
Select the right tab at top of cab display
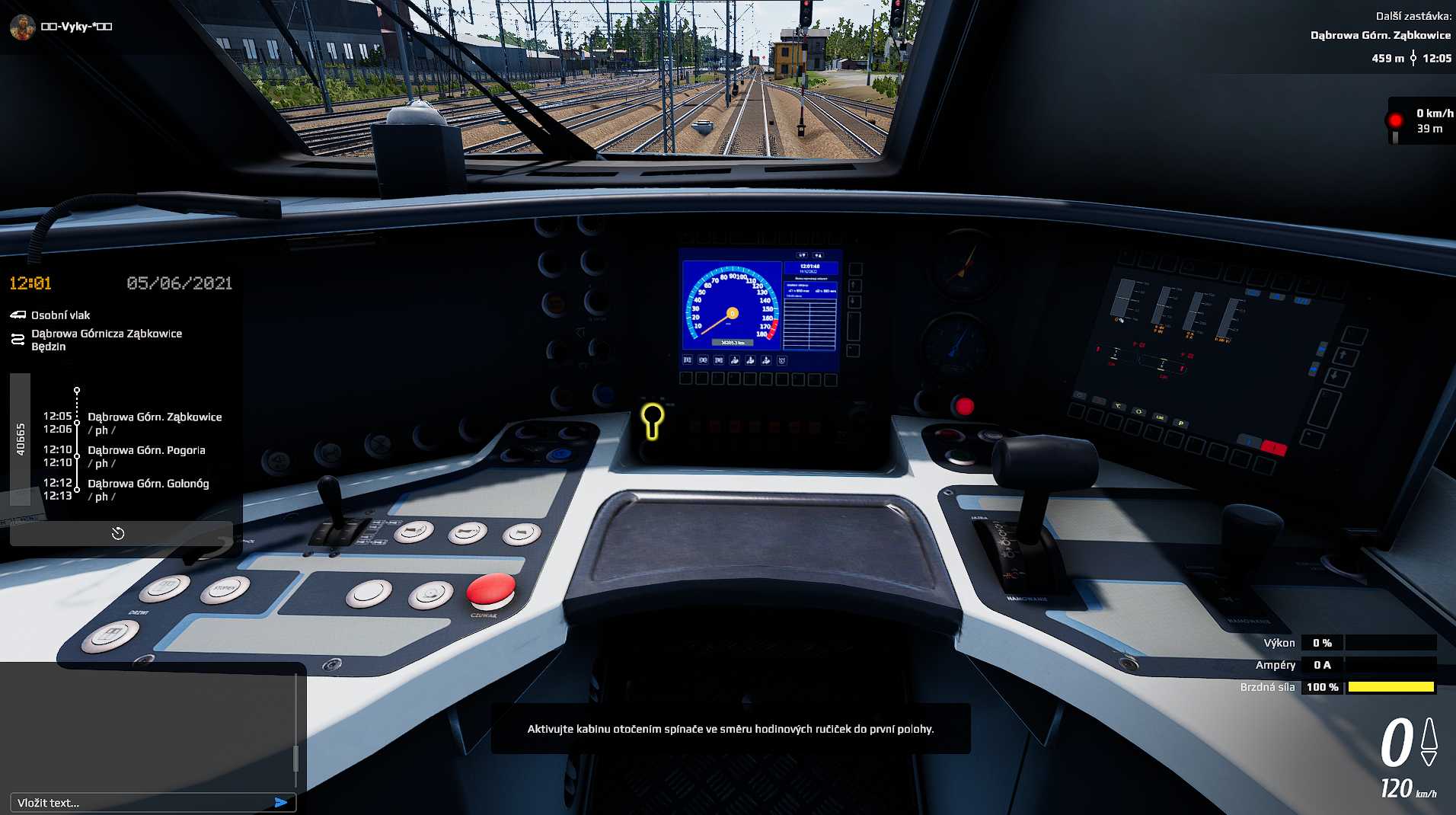[818, 255]
